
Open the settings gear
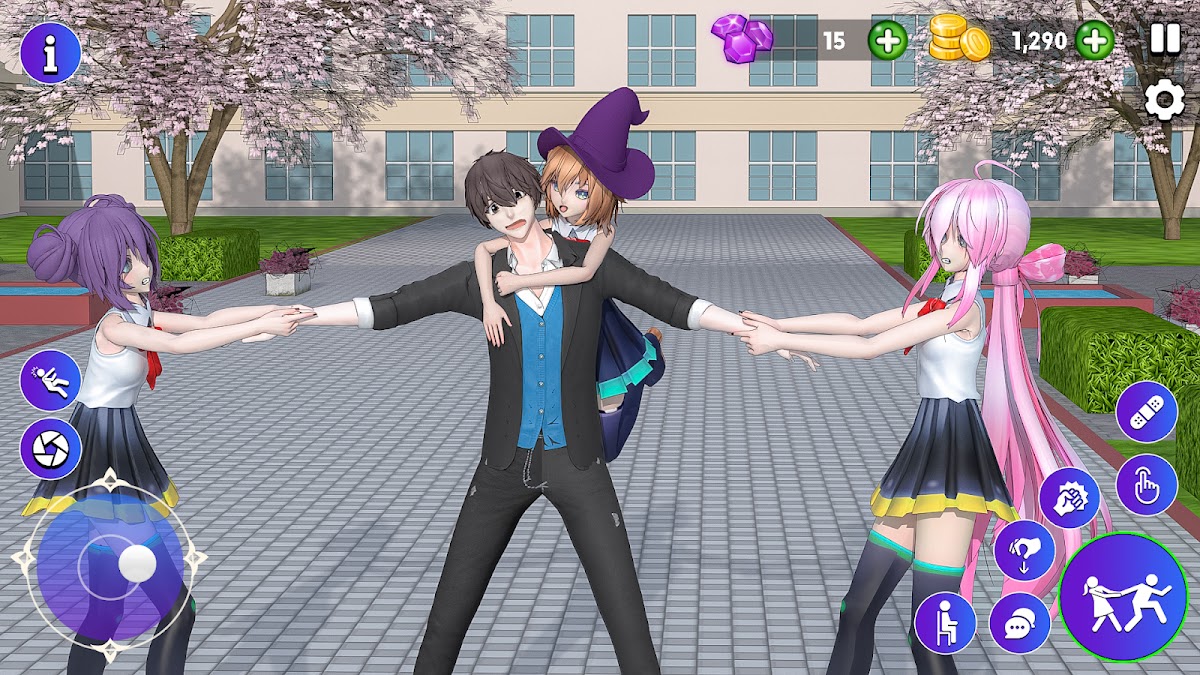tap(1164, 101)
